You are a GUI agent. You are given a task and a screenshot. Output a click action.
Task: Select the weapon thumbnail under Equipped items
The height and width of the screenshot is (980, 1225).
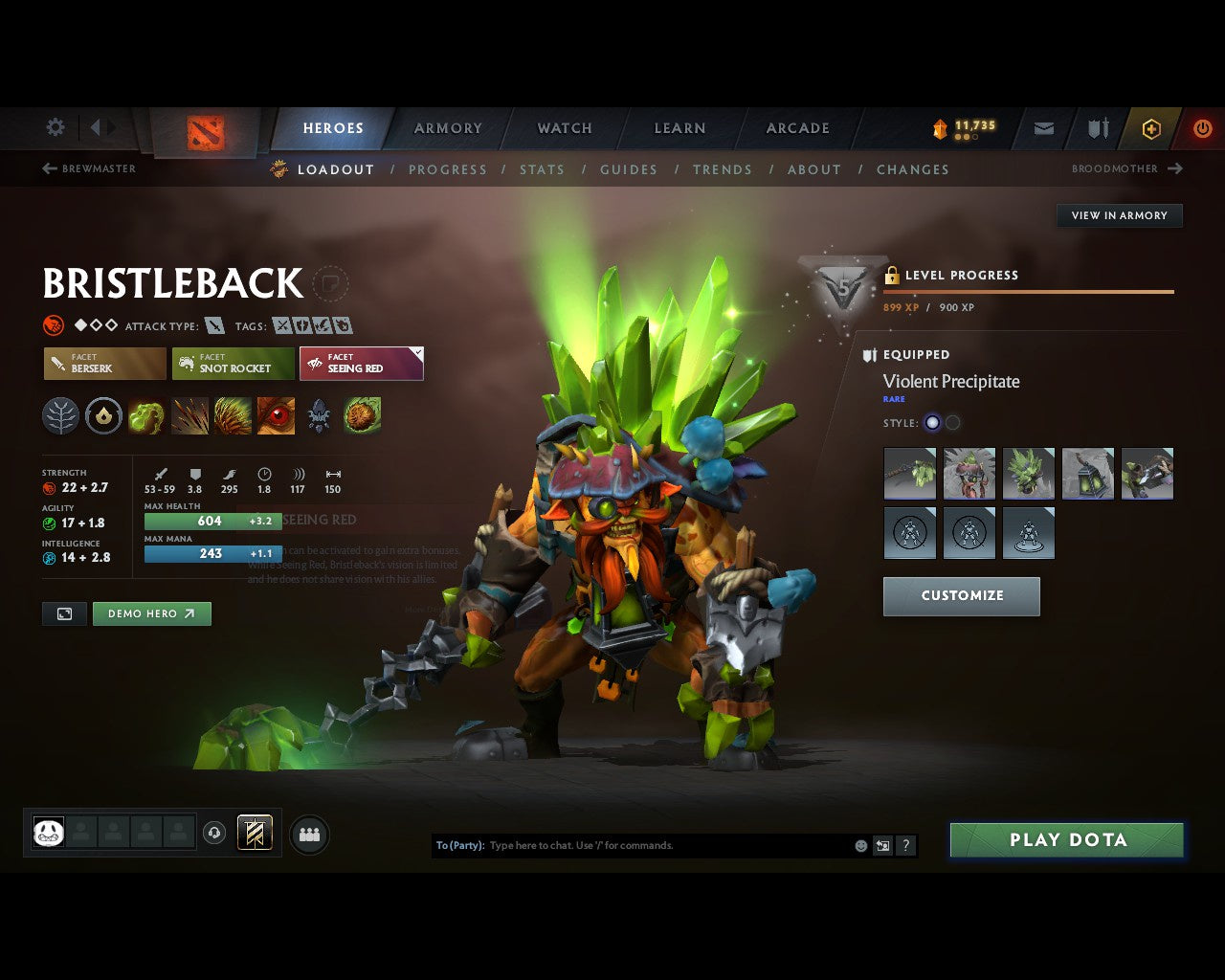pyautogui.click(x=909, y=473)
